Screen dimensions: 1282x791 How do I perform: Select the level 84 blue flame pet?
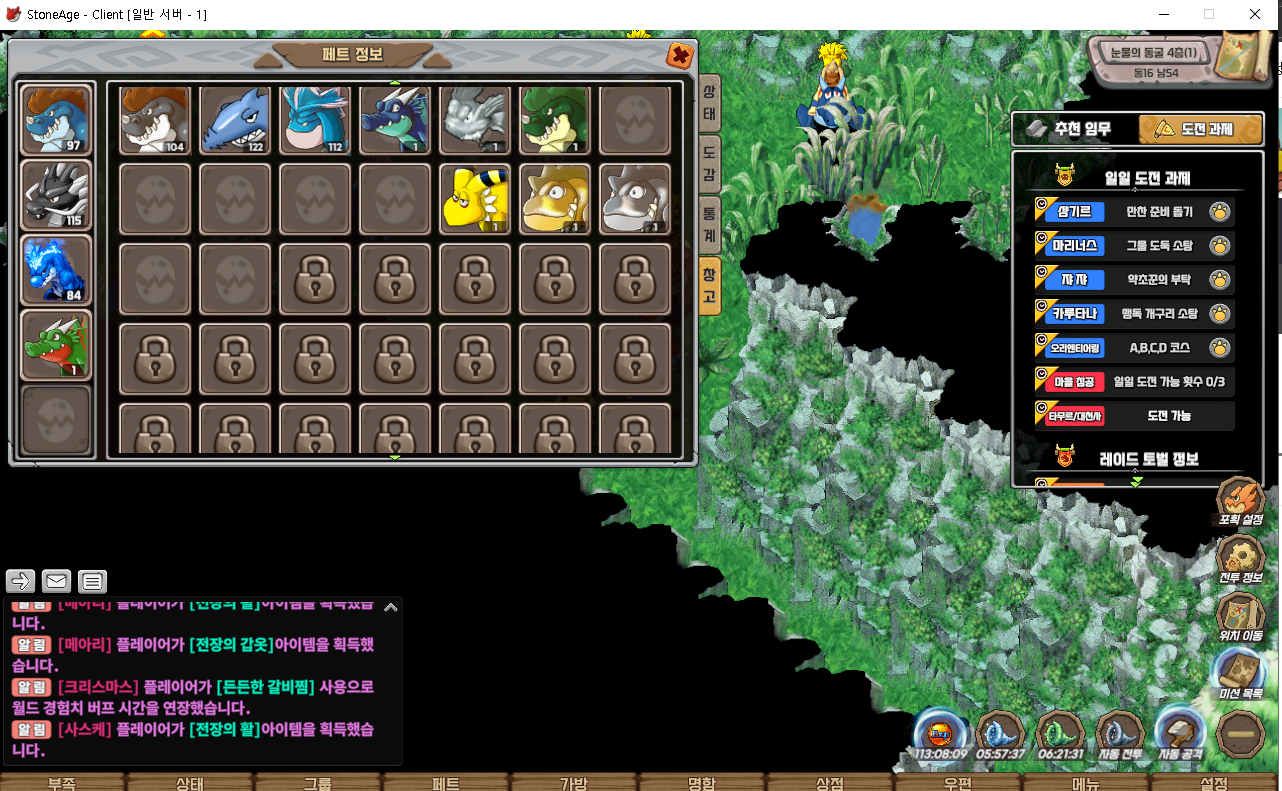(56, 270)
